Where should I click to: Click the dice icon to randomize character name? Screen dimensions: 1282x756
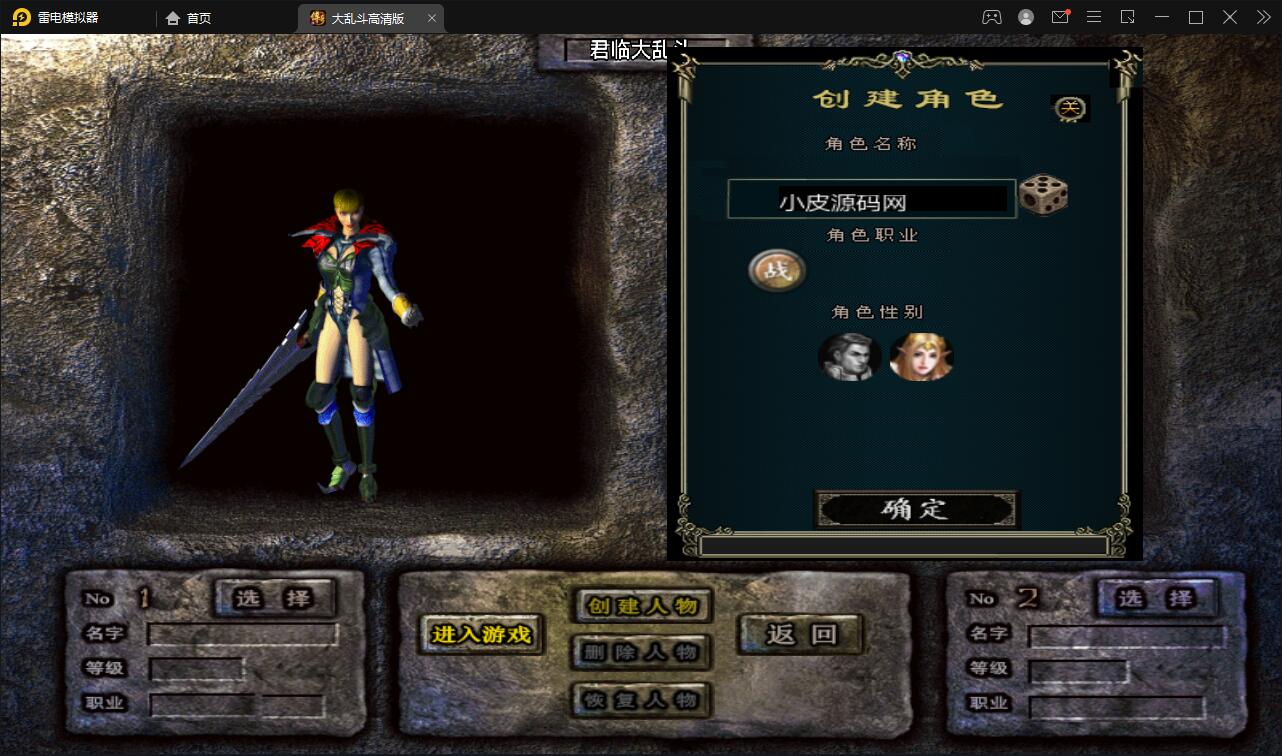[1044, 197]
